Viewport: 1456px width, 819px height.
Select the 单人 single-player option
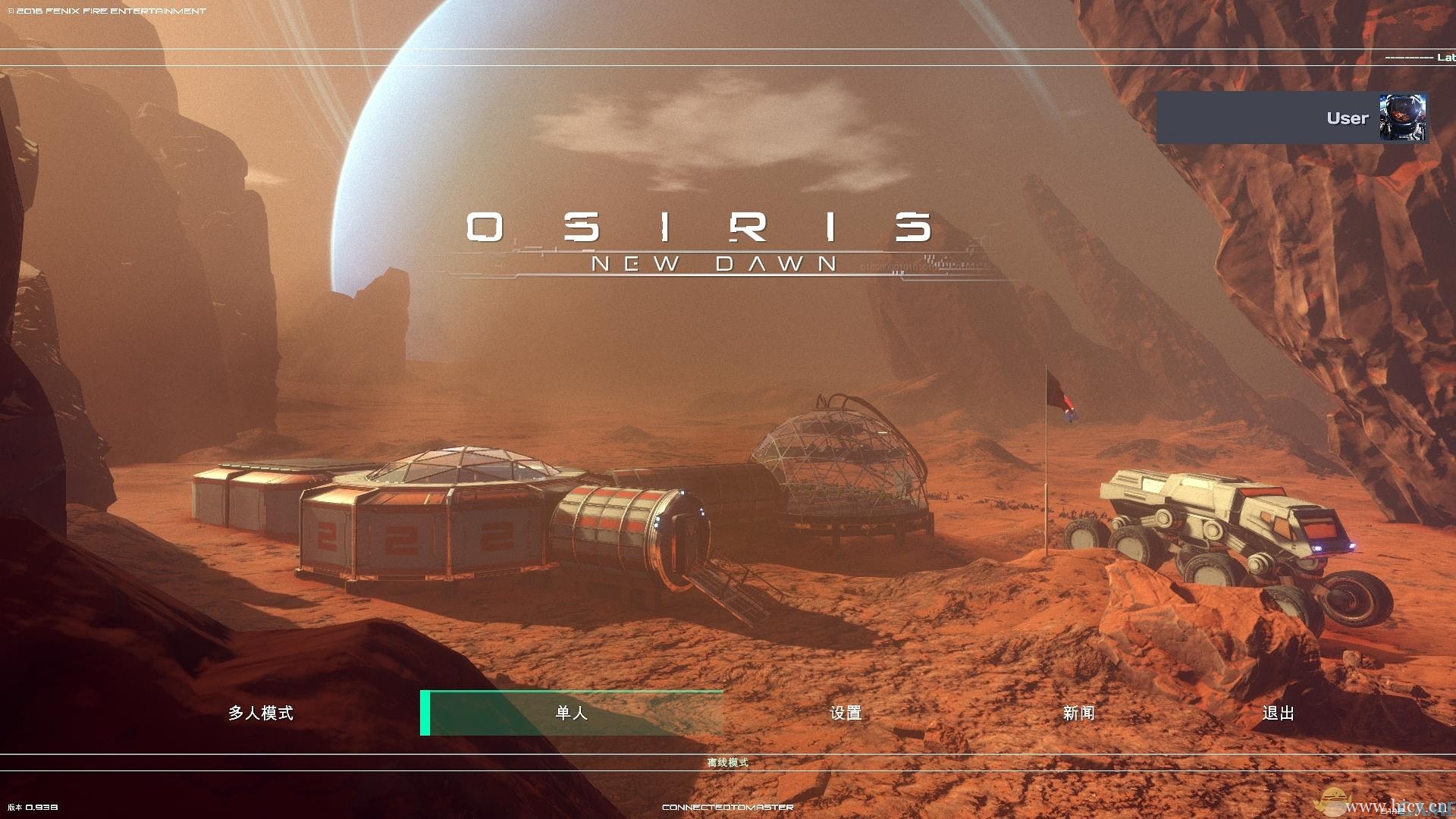click(x=571, y=713)
